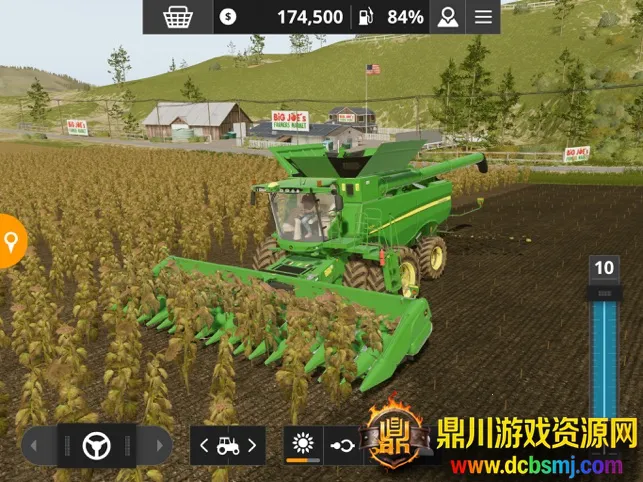Screen dimensions: 643x482
Task: Open the shop basket
Action: [x=179, y=17]
